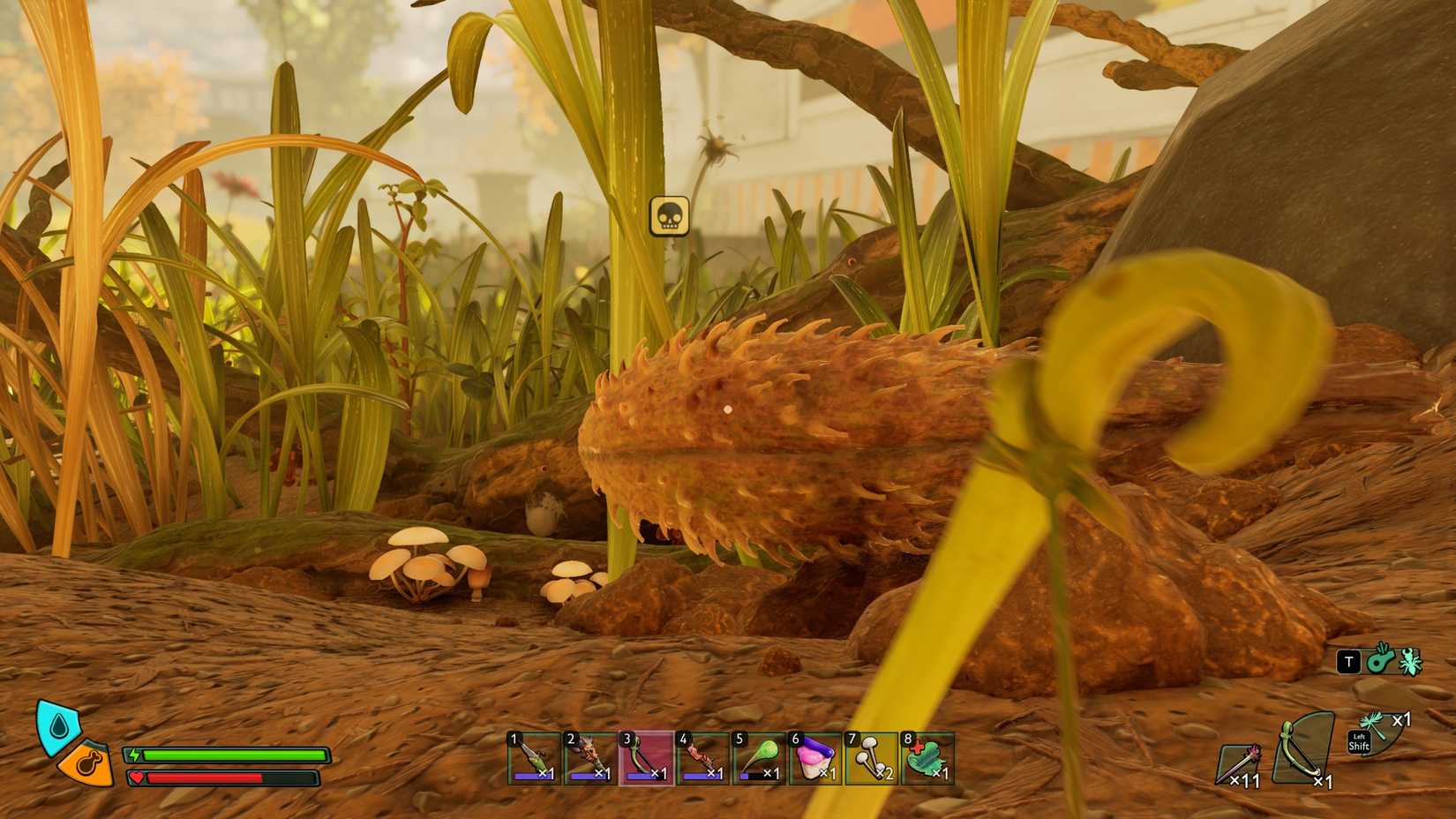Viewport: 1456px width, 819px height.
Task: Select the bow in highlighted hotbar slot 3
Action: click(x=645, y=761)
